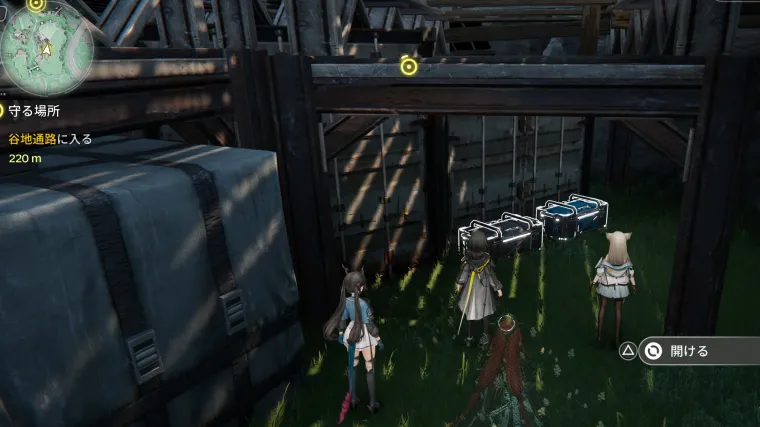Click the yellow objective waypoint marker

[x=408, y=66]
